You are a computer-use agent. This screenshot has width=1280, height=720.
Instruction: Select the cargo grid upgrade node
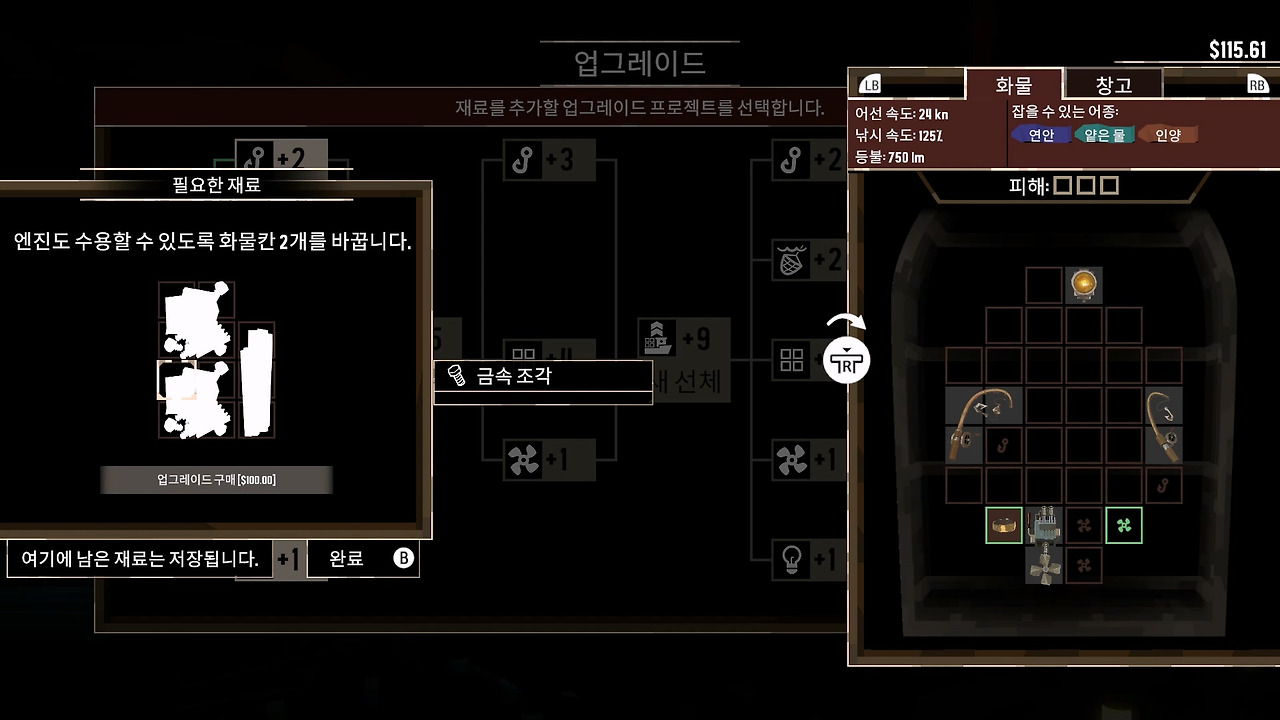click(x=793, y=358)
